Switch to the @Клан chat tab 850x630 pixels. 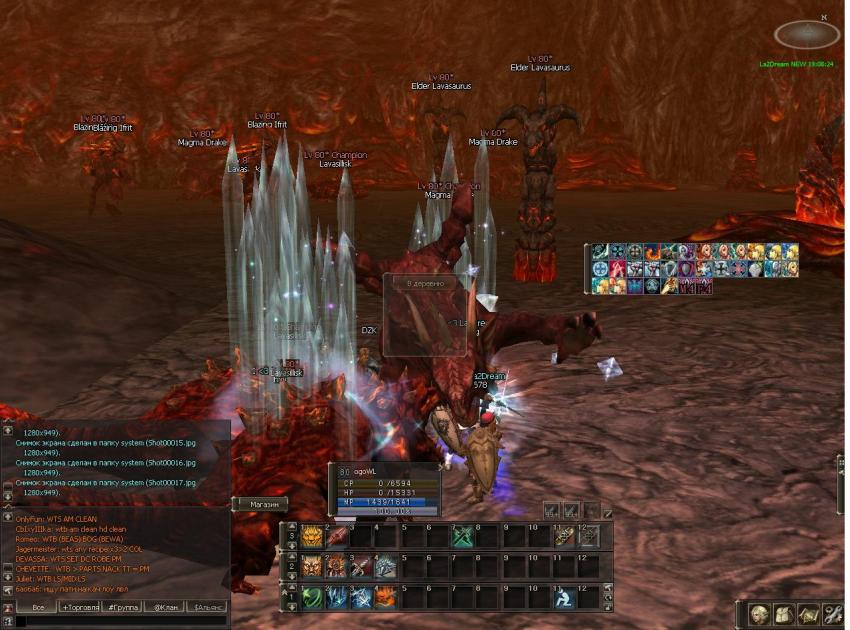click(164, 607)
